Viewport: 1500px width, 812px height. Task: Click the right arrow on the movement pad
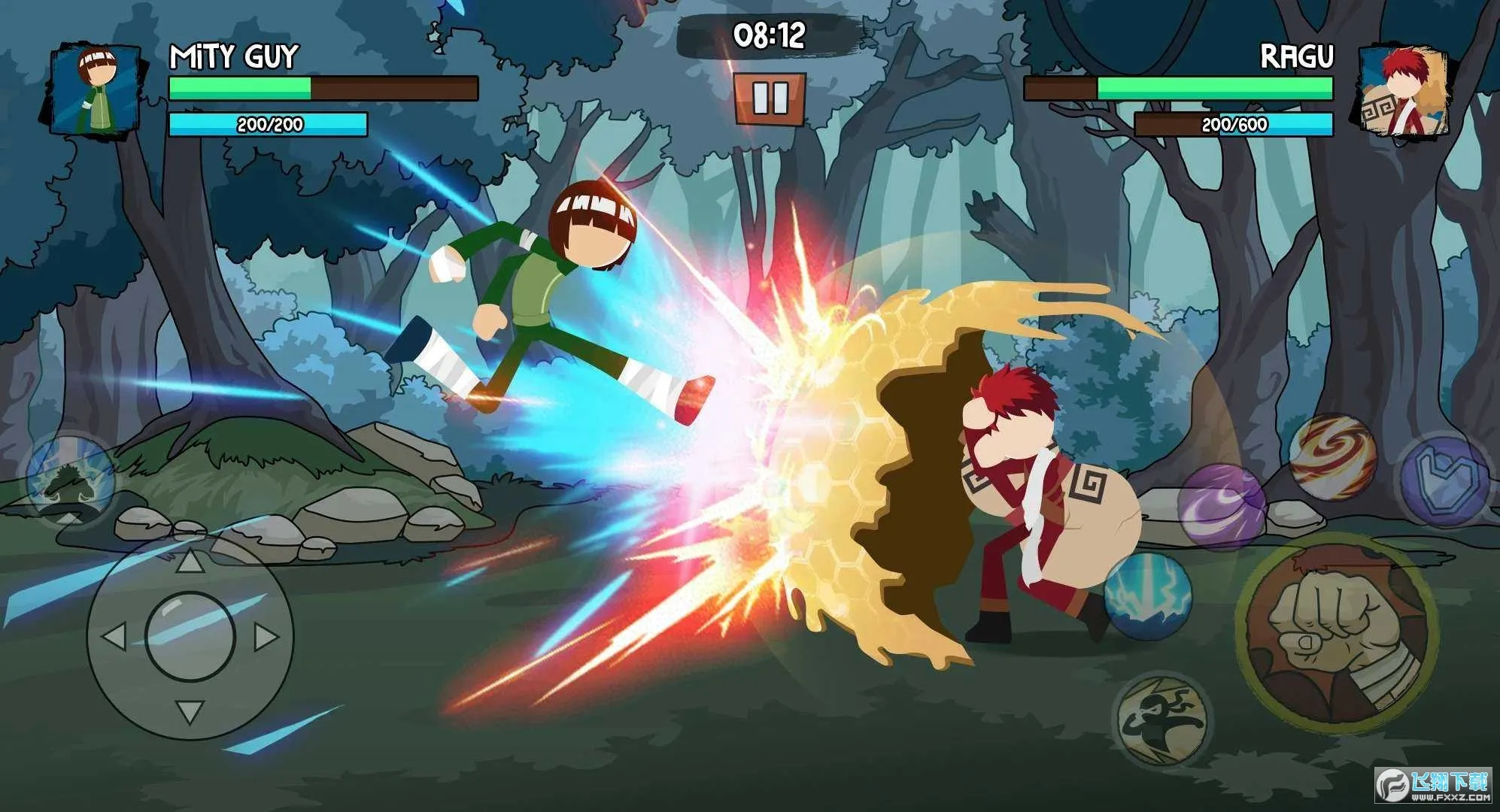click(x=266, y=637)
